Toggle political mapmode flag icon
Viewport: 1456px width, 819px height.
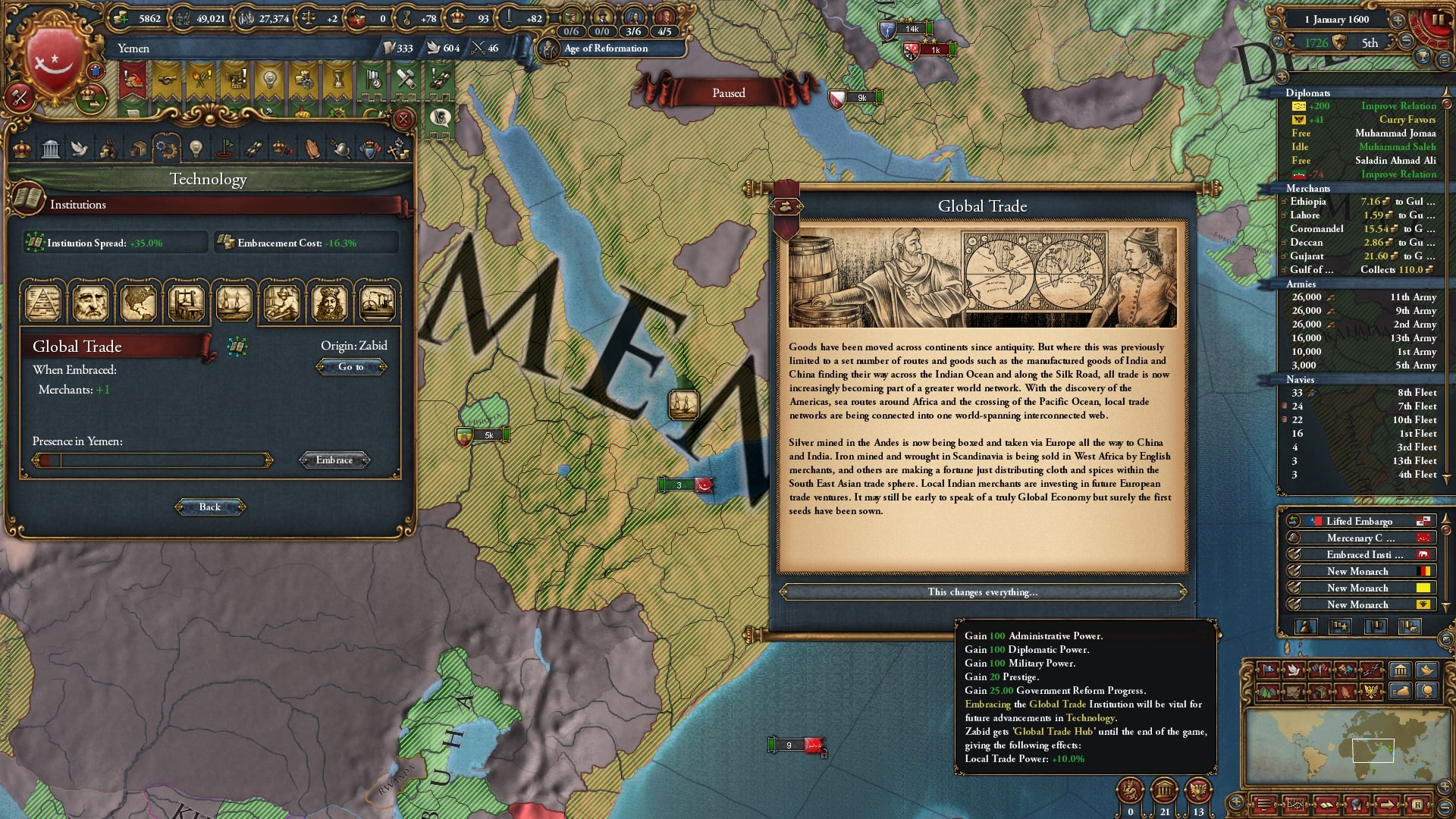[x=1267, y=670]
